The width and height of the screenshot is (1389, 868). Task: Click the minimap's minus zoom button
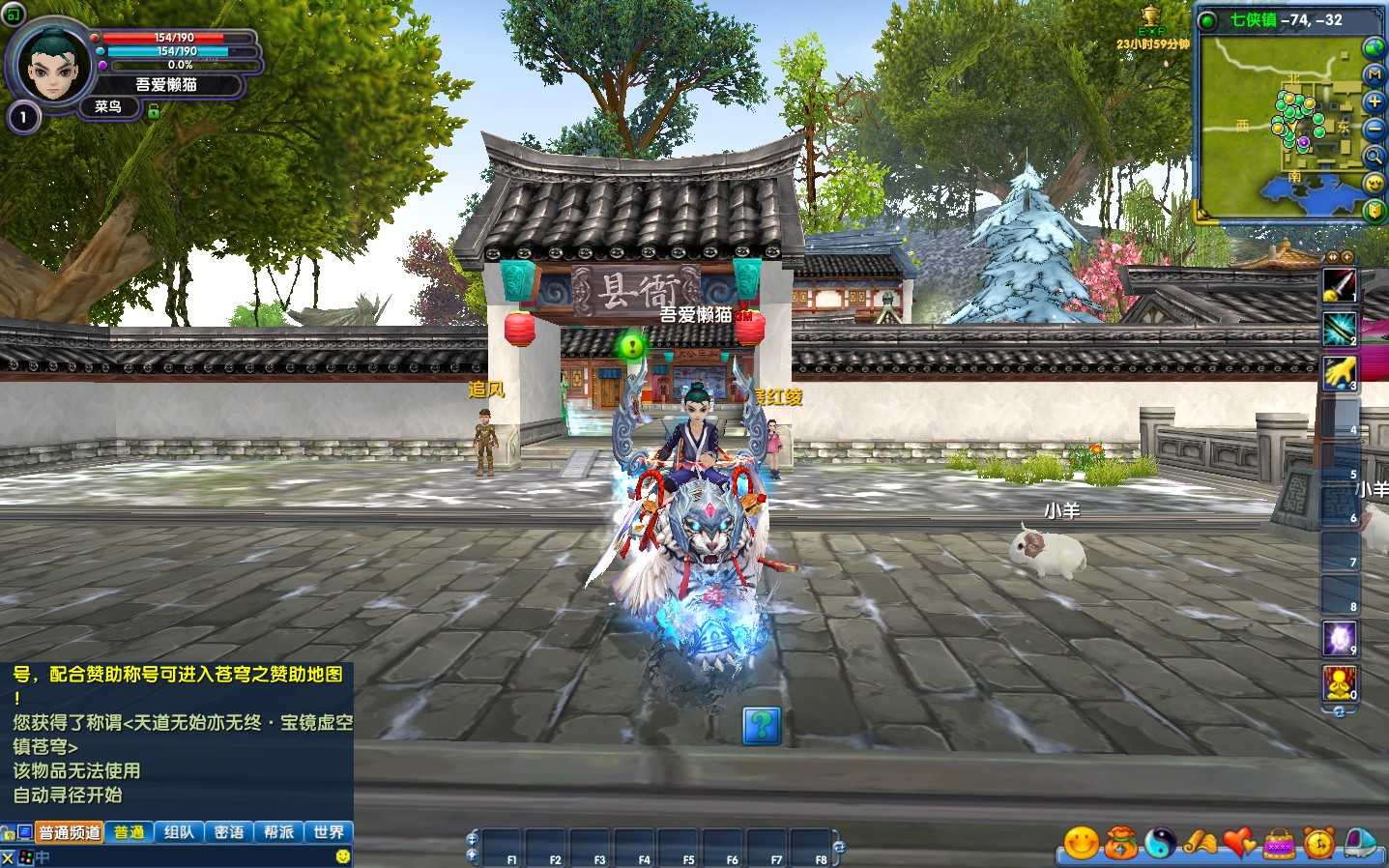pyautogui.click(x=1374, y=129)
